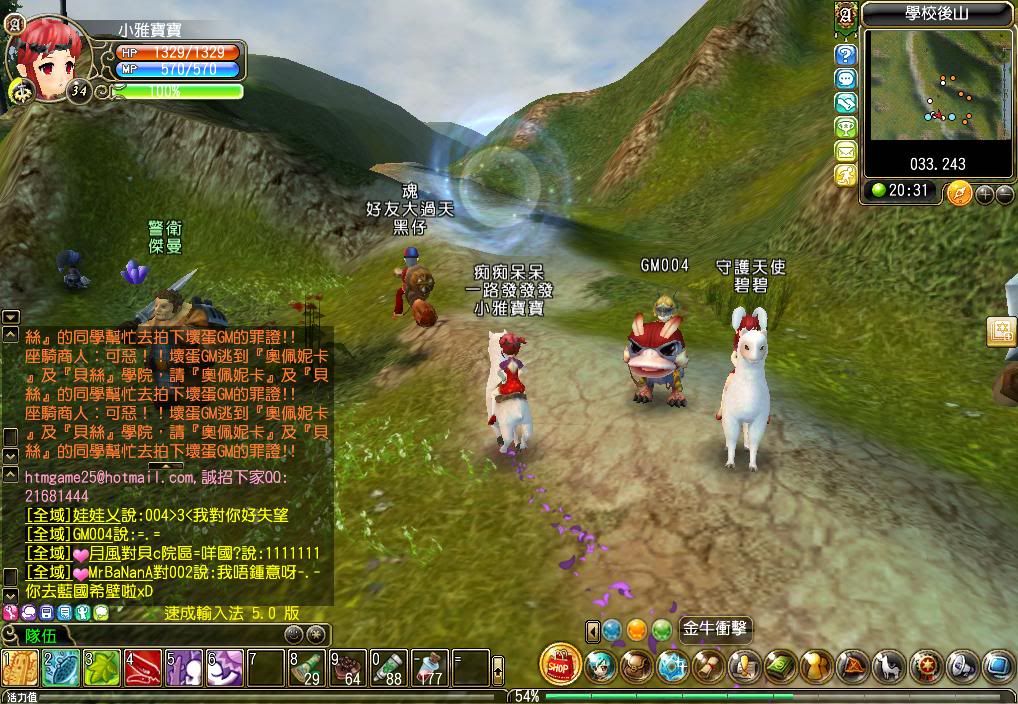Use the green leaf skill in slot 3

pyautogui.click(x=101, y=668)
